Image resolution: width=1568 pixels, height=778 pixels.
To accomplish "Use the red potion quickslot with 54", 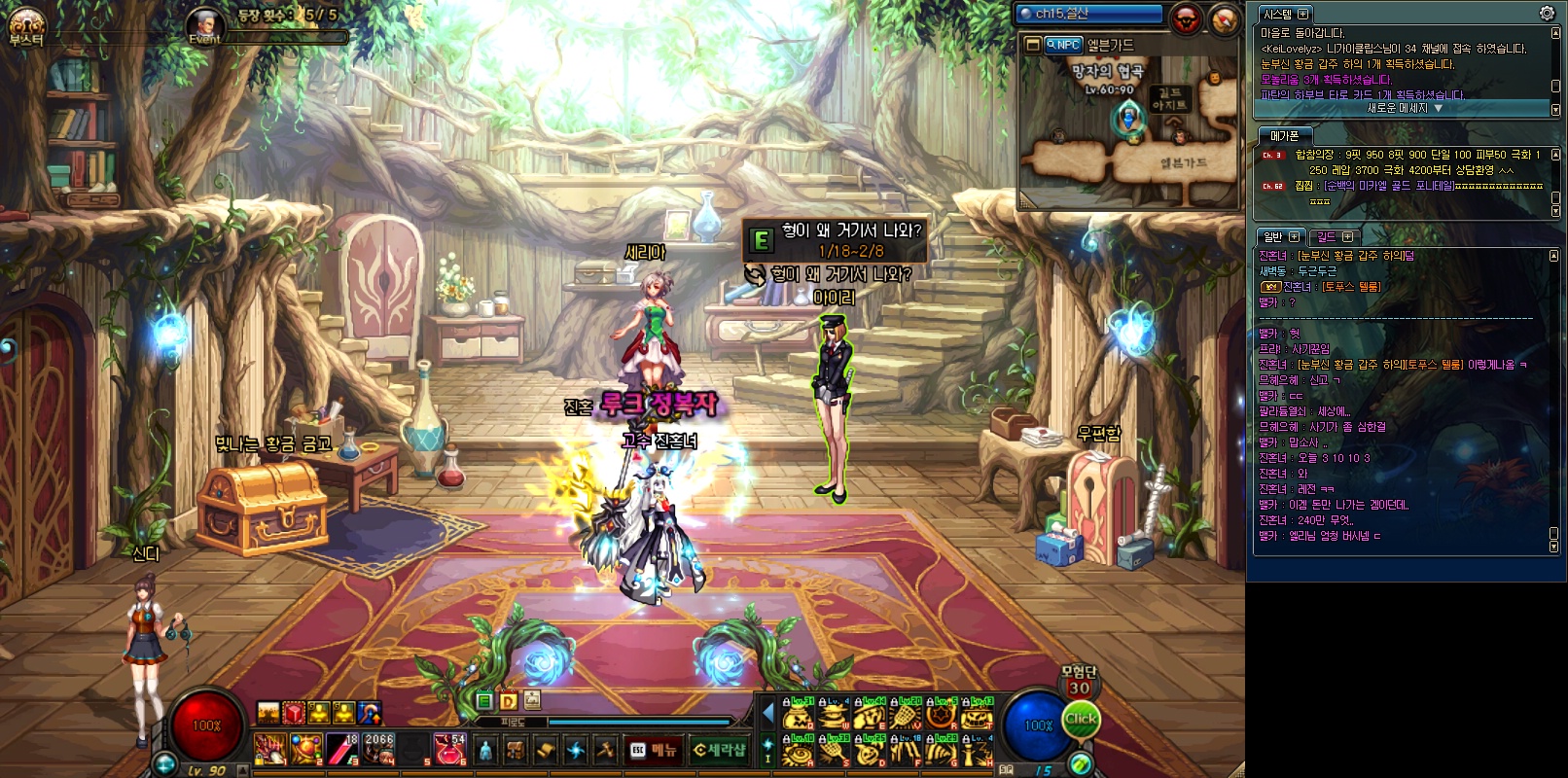I will click(x=448, y=749).
